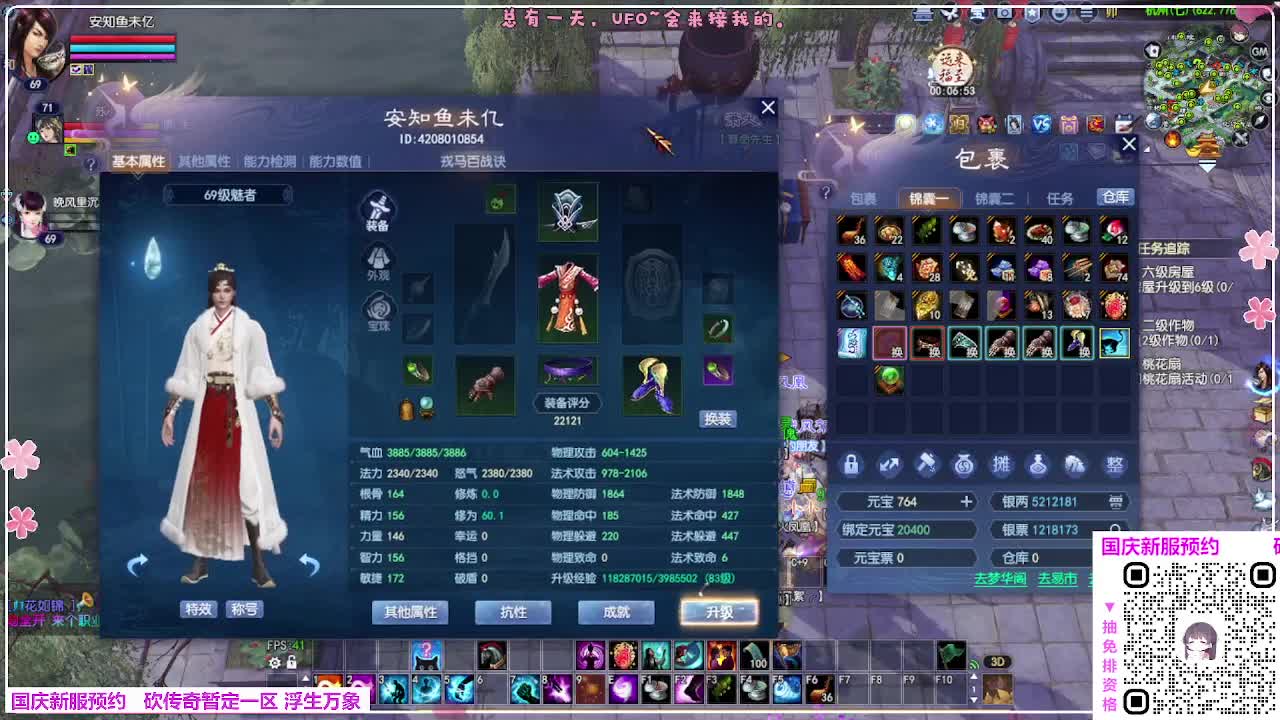Image resolution: width=1280 pixels, height=720 pixels.
Task: Switch to the 锦囊二 bag tab
Action: [x=994, y=198]
